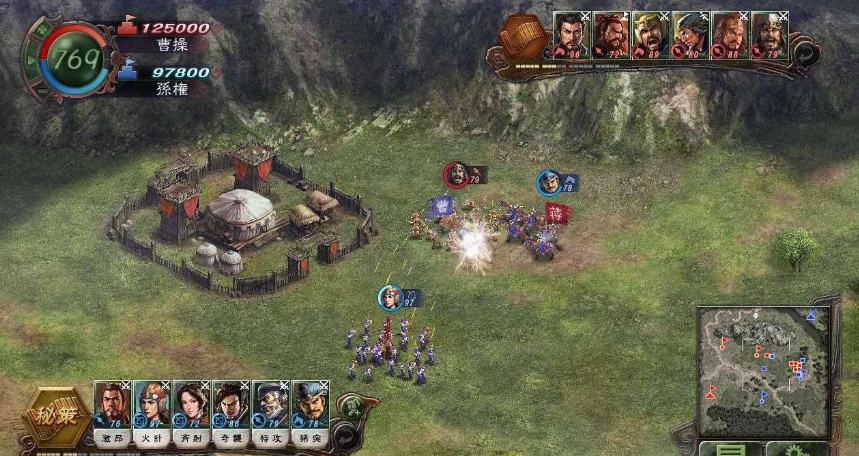Select the 奇襲 surprise attack officer card
The height and width of the screenshot is (456, 859).
231,405
